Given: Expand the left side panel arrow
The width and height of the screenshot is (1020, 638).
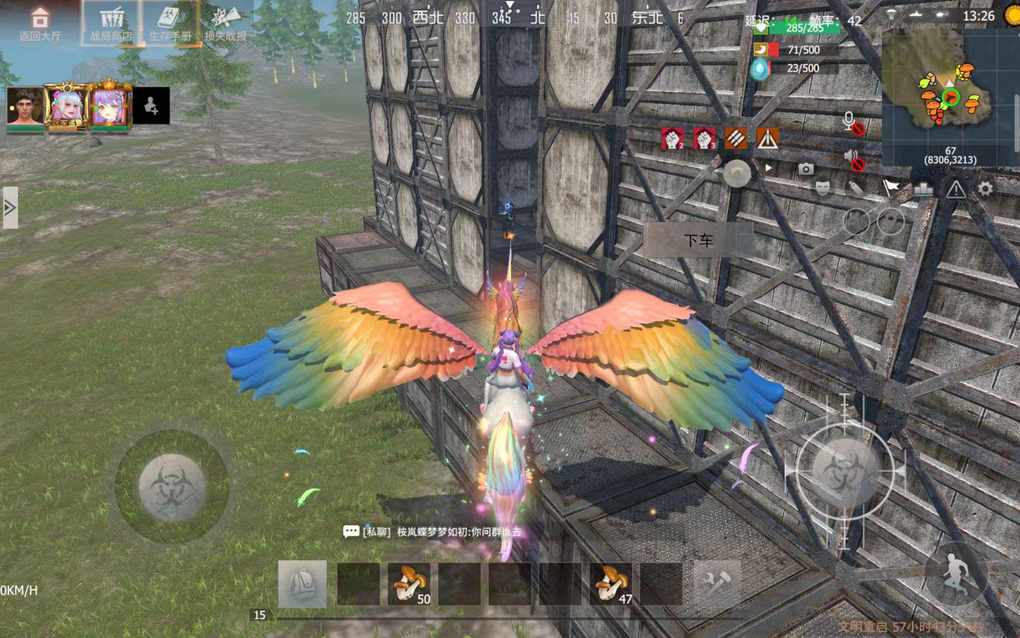Looking at the screenshot, I should pyautogui.click(x=10, y=208).
